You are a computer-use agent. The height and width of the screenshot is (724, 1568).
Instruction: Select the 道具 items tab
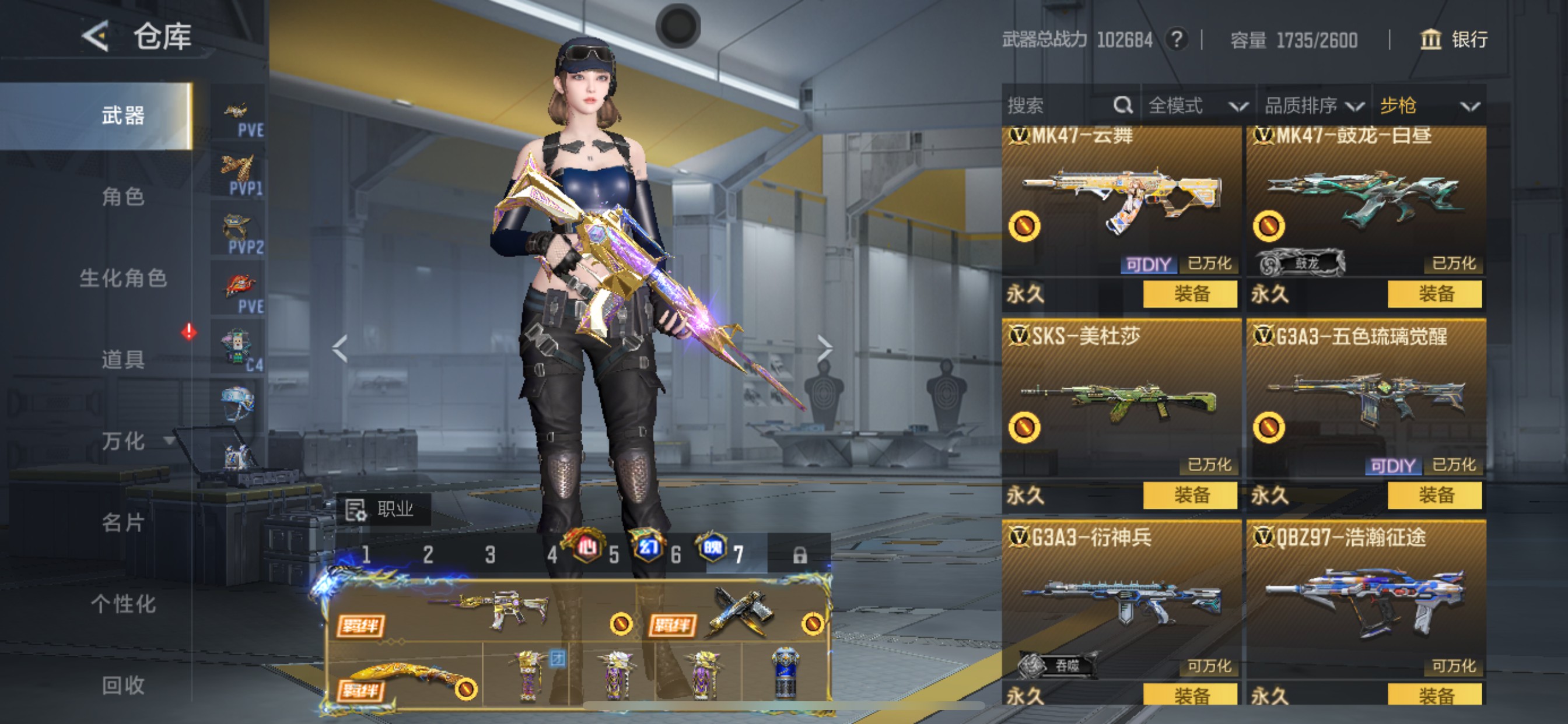[x=123, y=359]
